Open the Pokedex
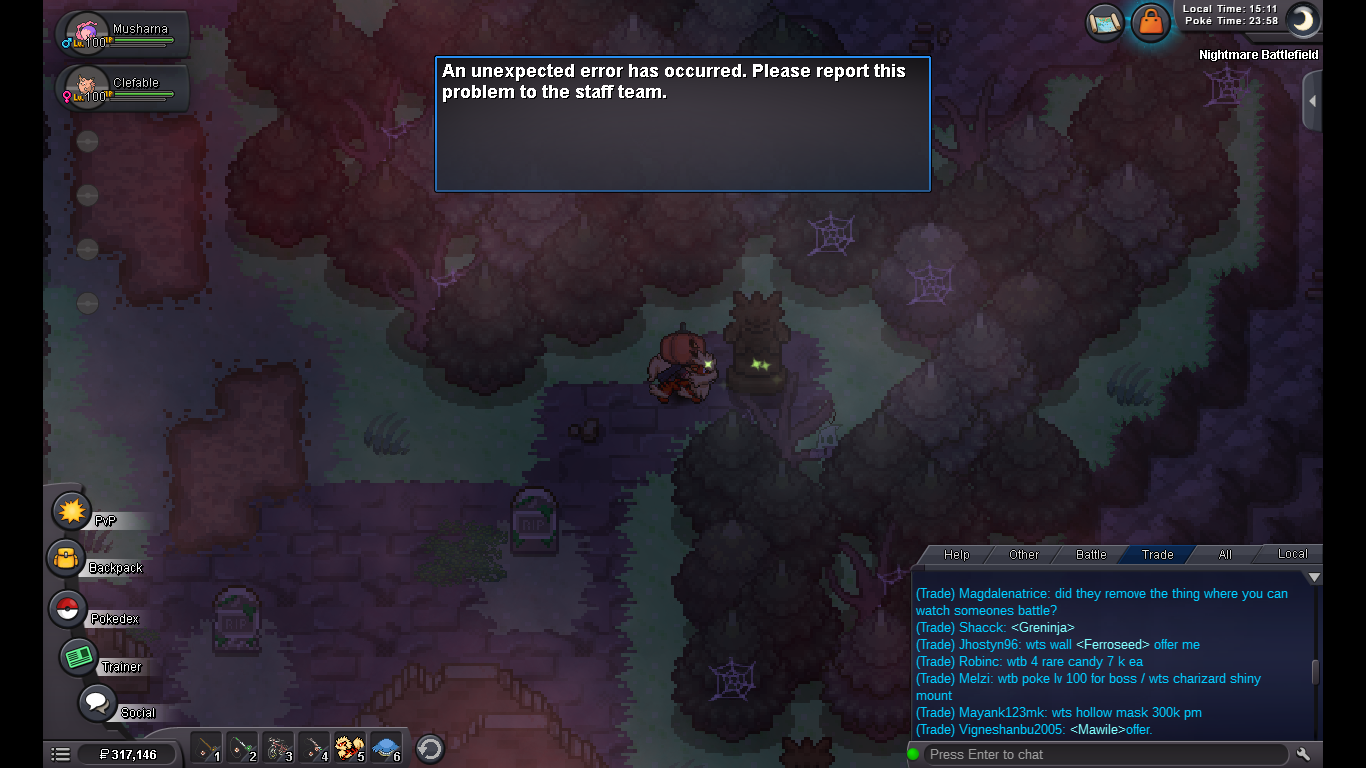This screenshot has width=1366, height=768. pyautogui.click(x=68, y=609)
